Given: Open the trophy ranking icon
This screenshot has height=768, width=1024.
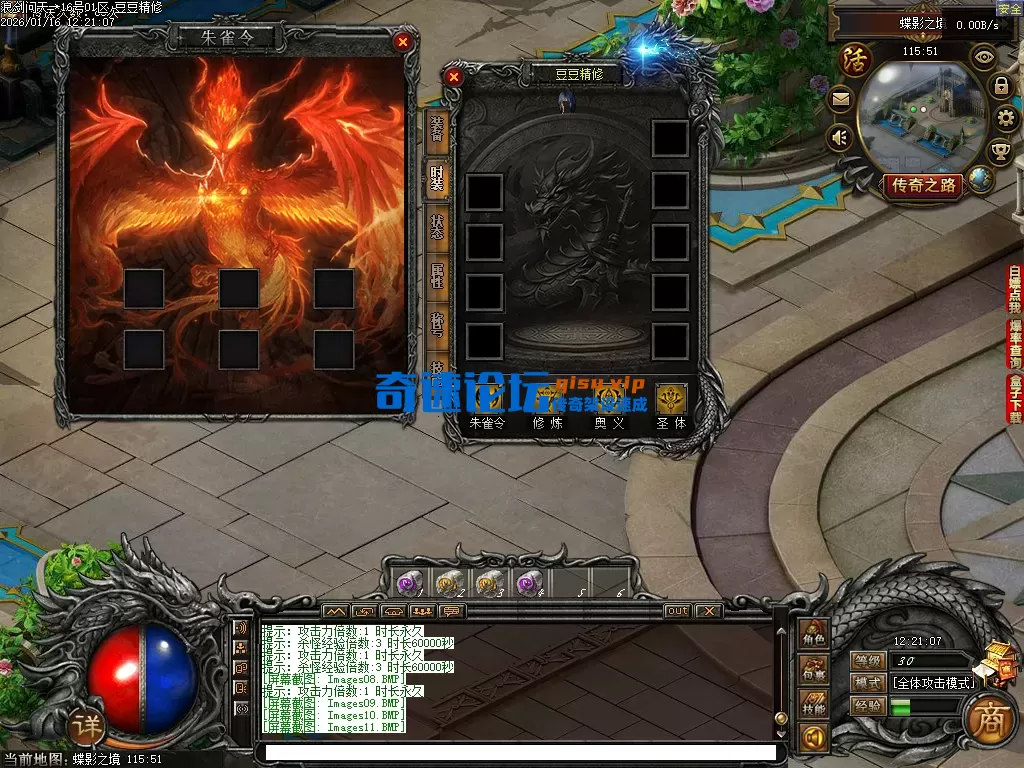Looking at the screenshot, I should 1000,152.
